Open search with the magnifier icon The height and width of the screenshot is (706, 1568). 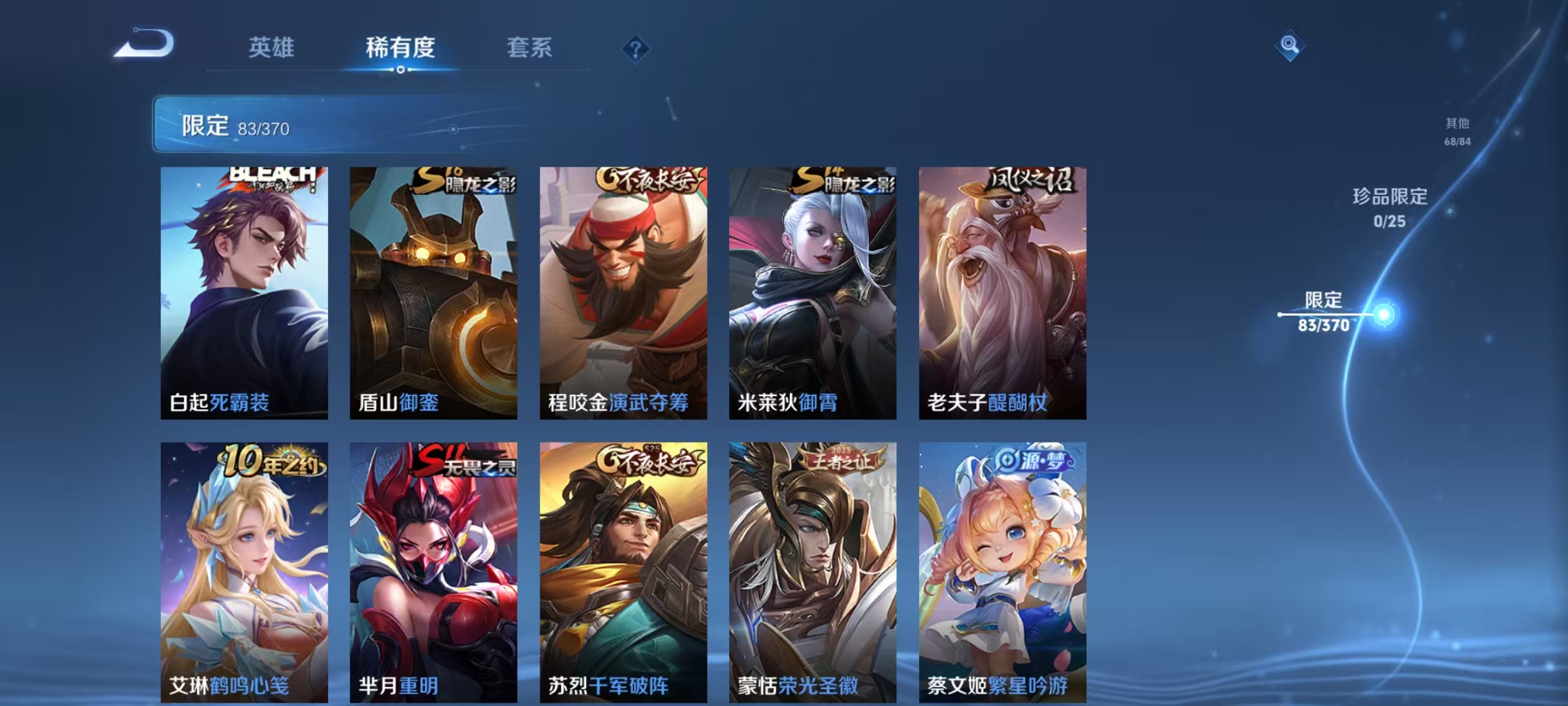(1289, 47)
